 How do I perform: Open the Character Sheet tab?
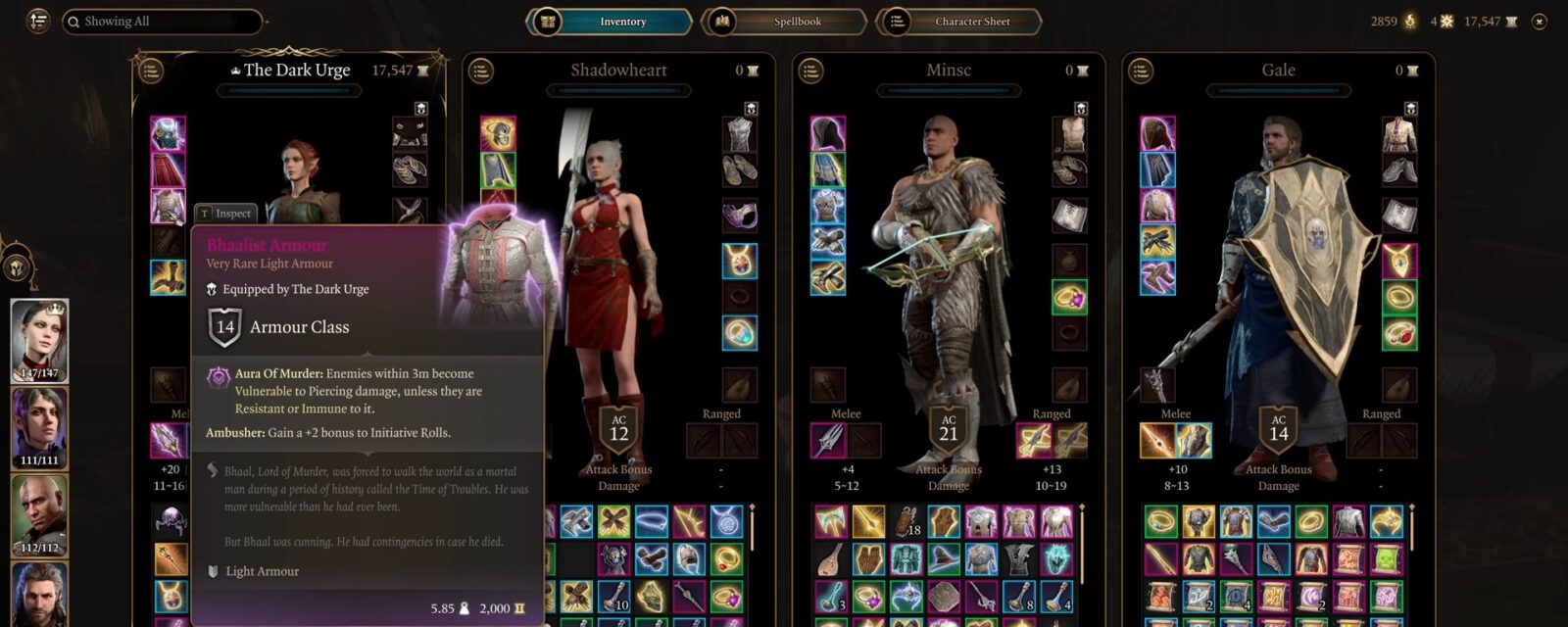pos(958,22)
